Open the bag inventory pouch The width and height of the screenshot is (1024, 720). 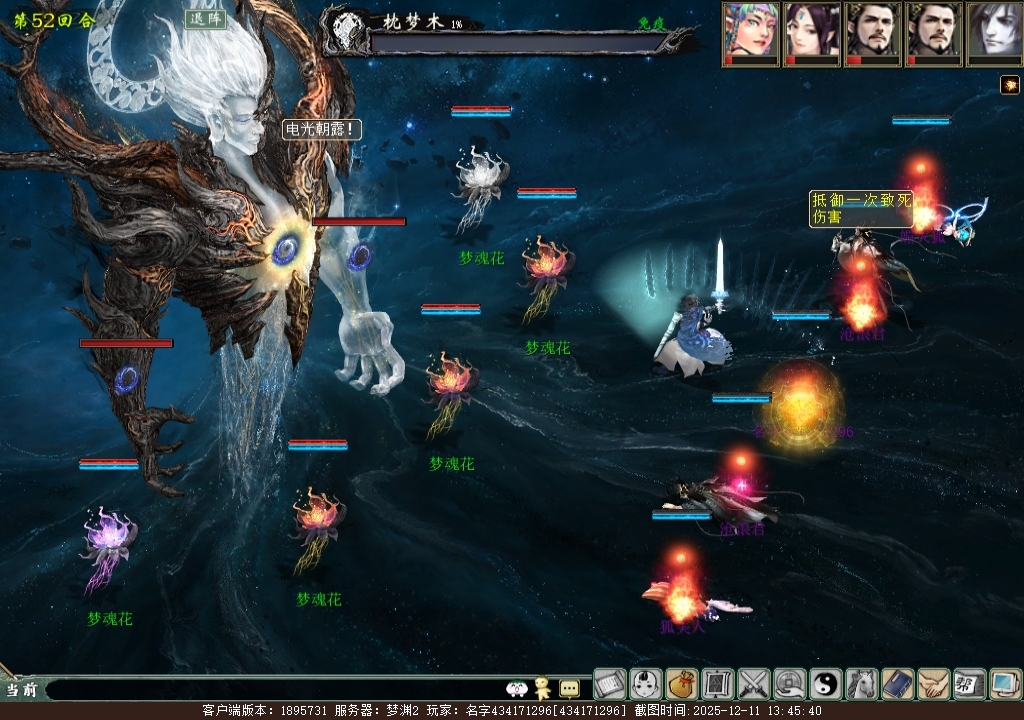(x=682, y=684)
